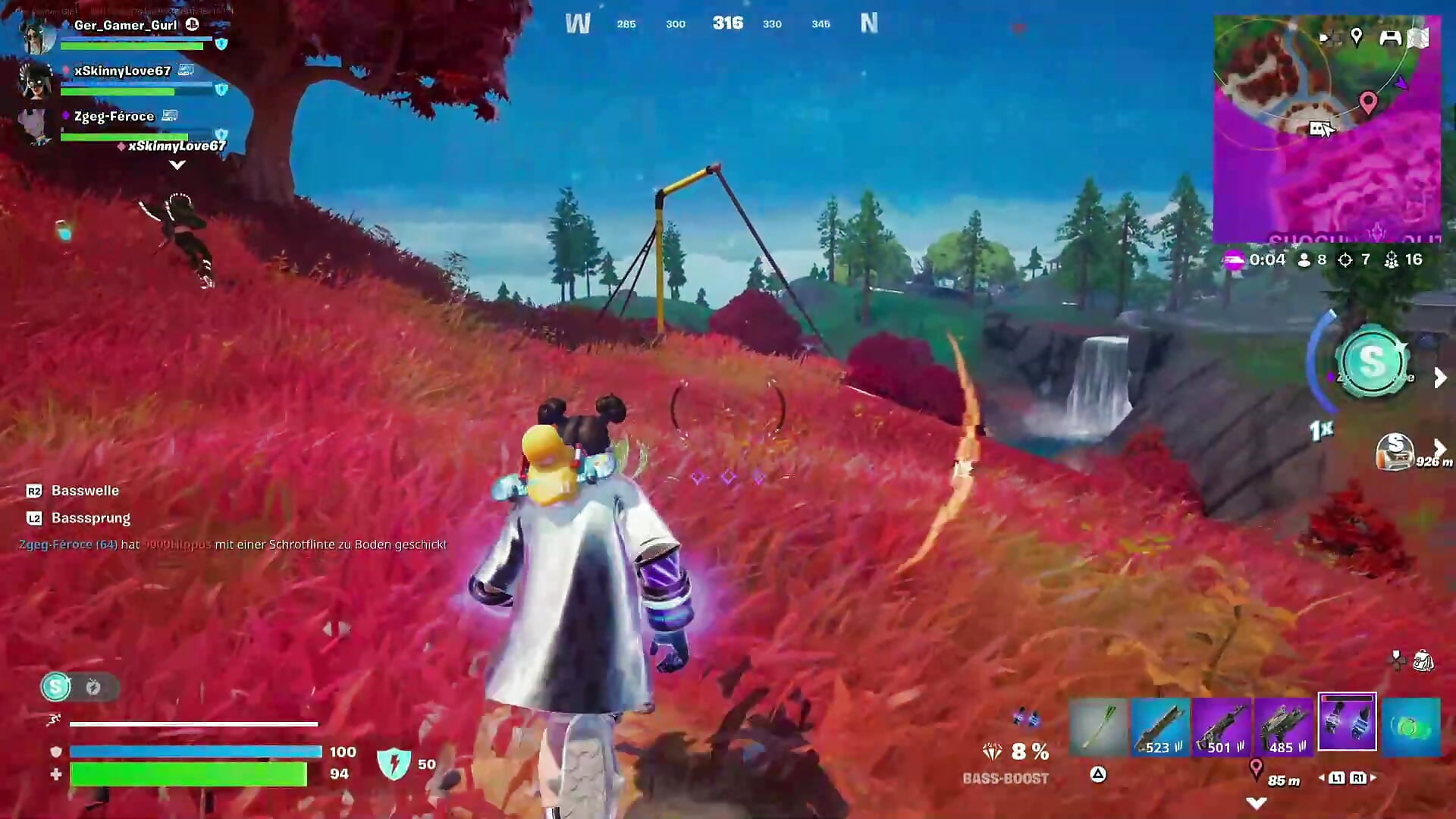Image resolution: width=1456 pixels, height=819 pixels.
Task: Select xSkinnyLove67's squad row with portrait
Action: coord(121,71)
